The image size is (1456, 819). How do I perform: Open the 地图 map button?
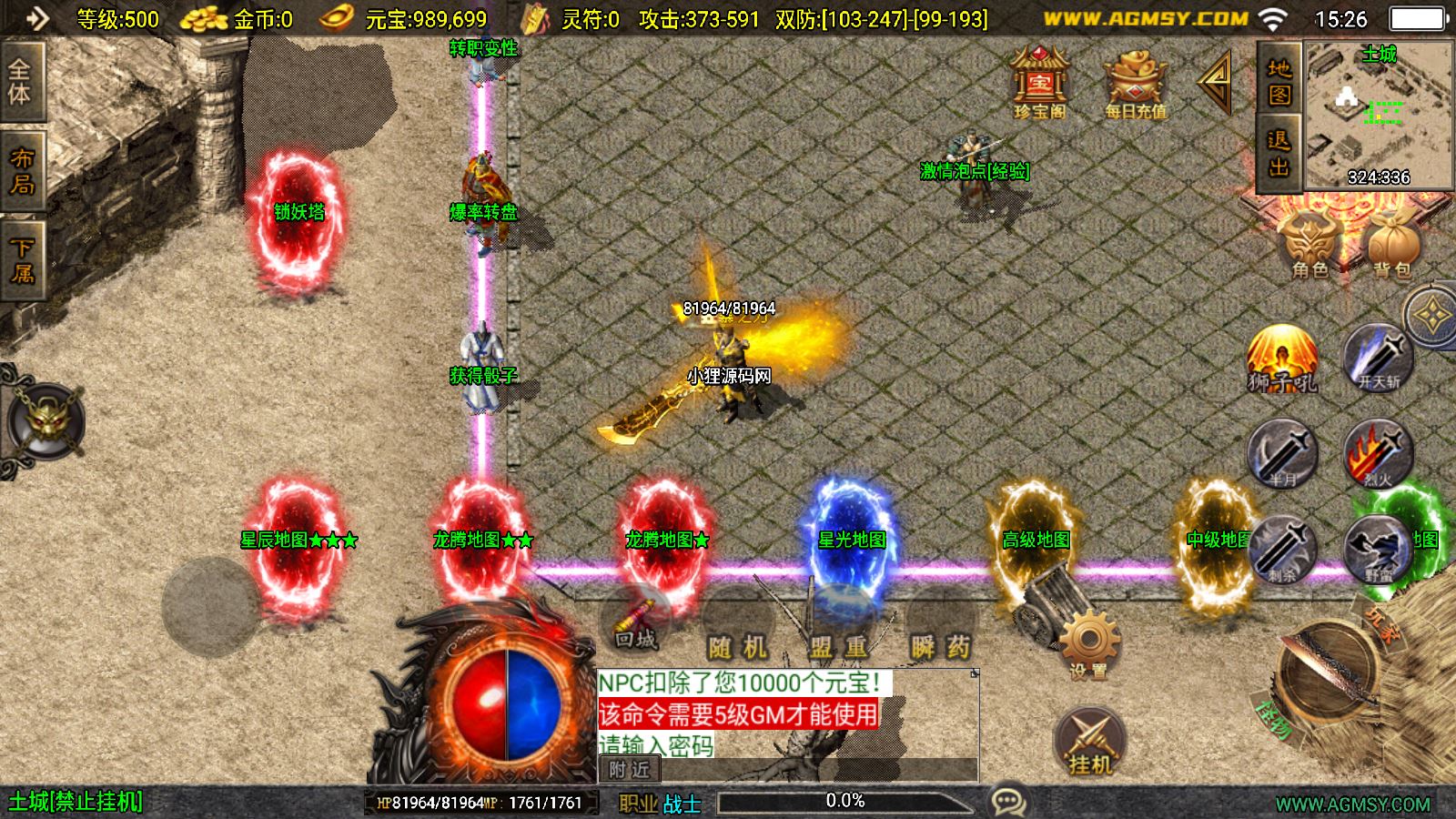1279,80
